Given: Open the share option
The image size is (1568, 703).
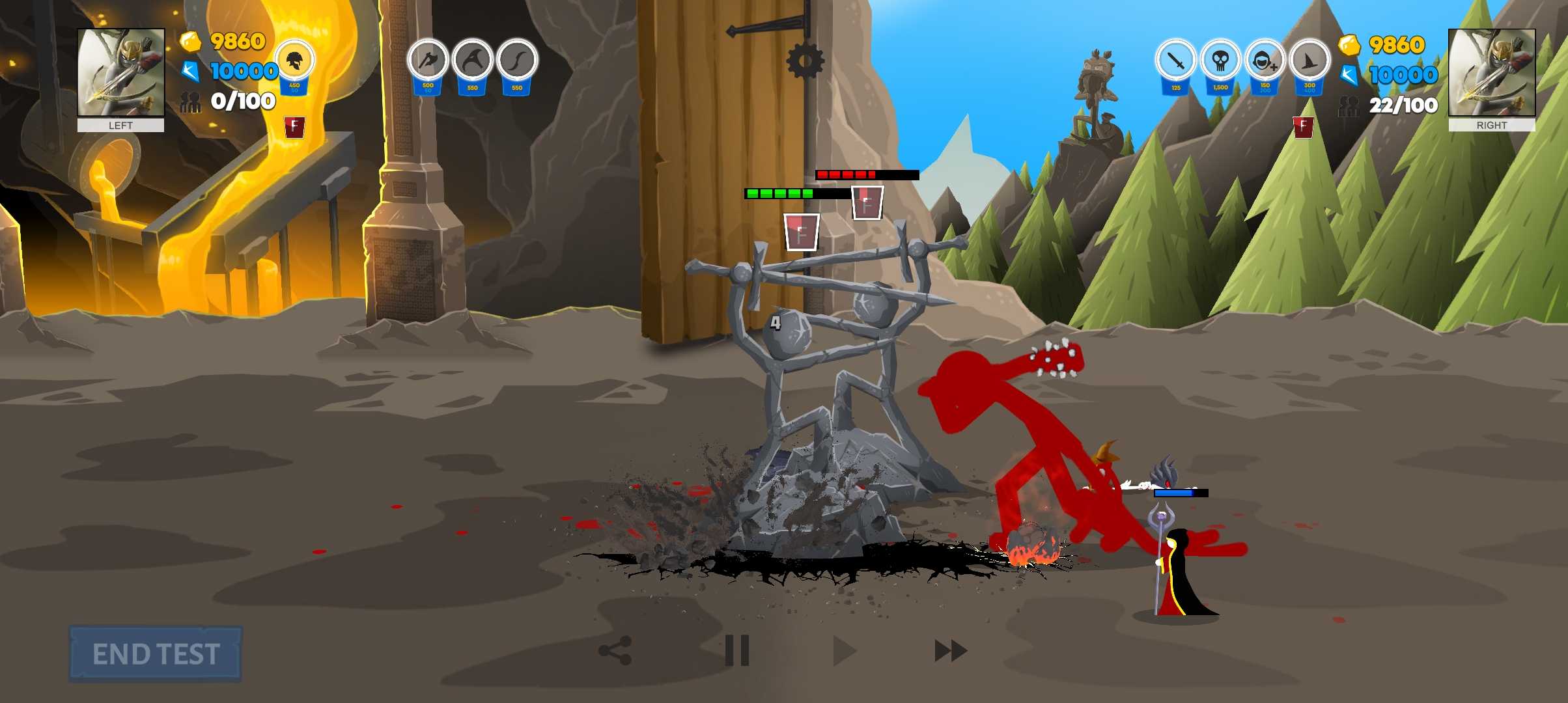Looking at the screenshot, I should coord(615,650).
